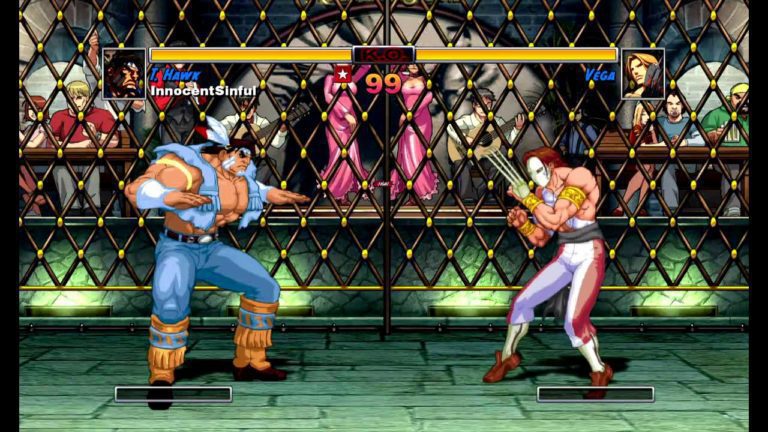Viewport: 768px width, 432px height.
Task: Click the red star round-win icon
Action: click(343, 75)
